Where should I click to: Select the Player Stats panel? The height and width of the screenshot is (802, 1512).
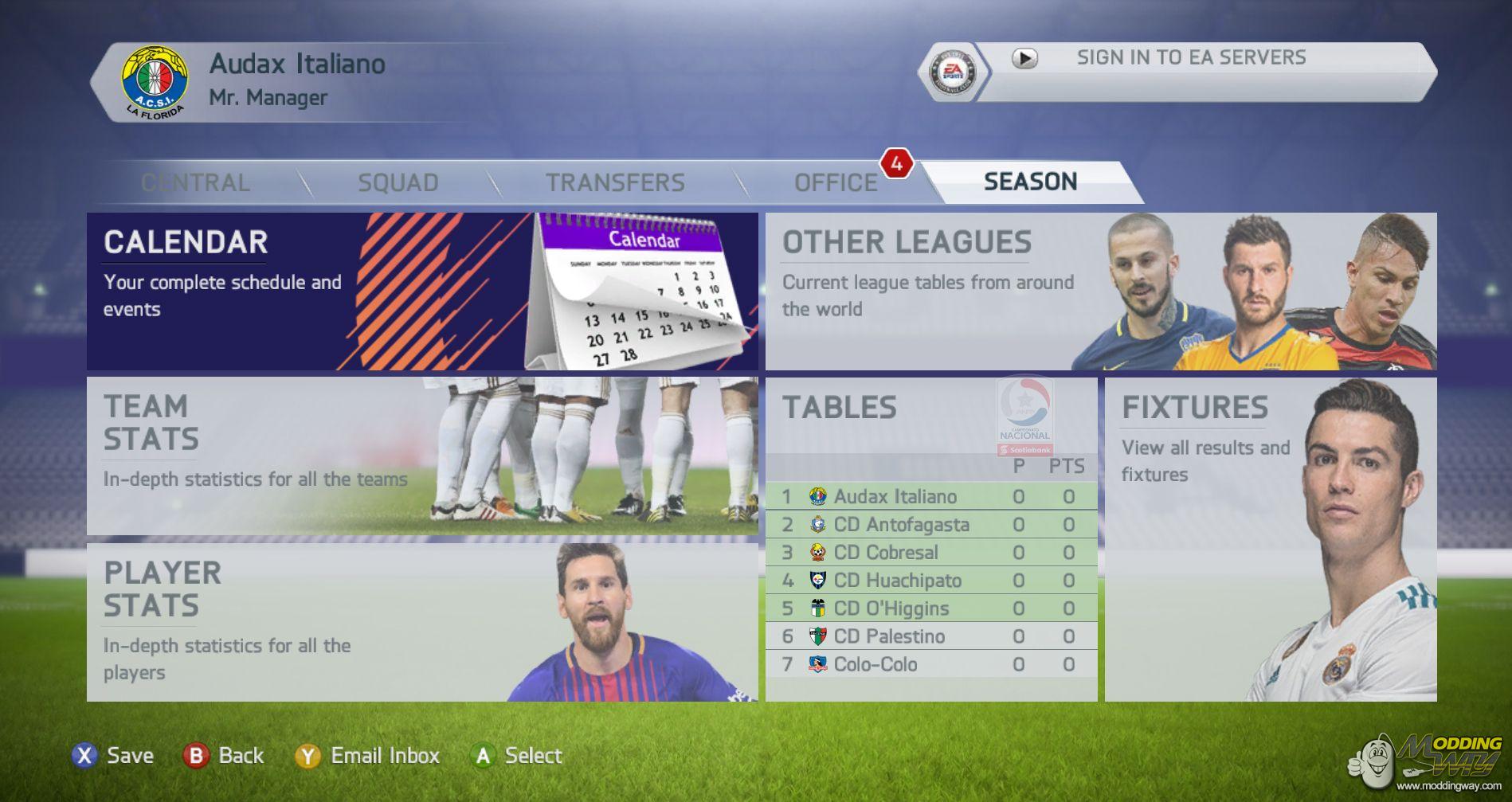(422, 622)
